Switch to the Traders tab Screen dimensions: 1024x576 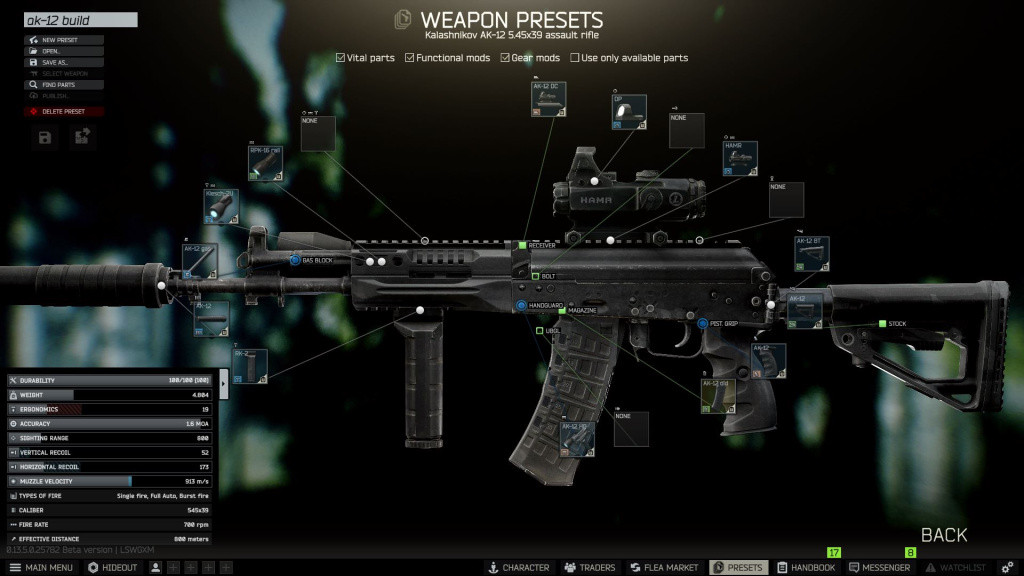[x=590, y=567]
